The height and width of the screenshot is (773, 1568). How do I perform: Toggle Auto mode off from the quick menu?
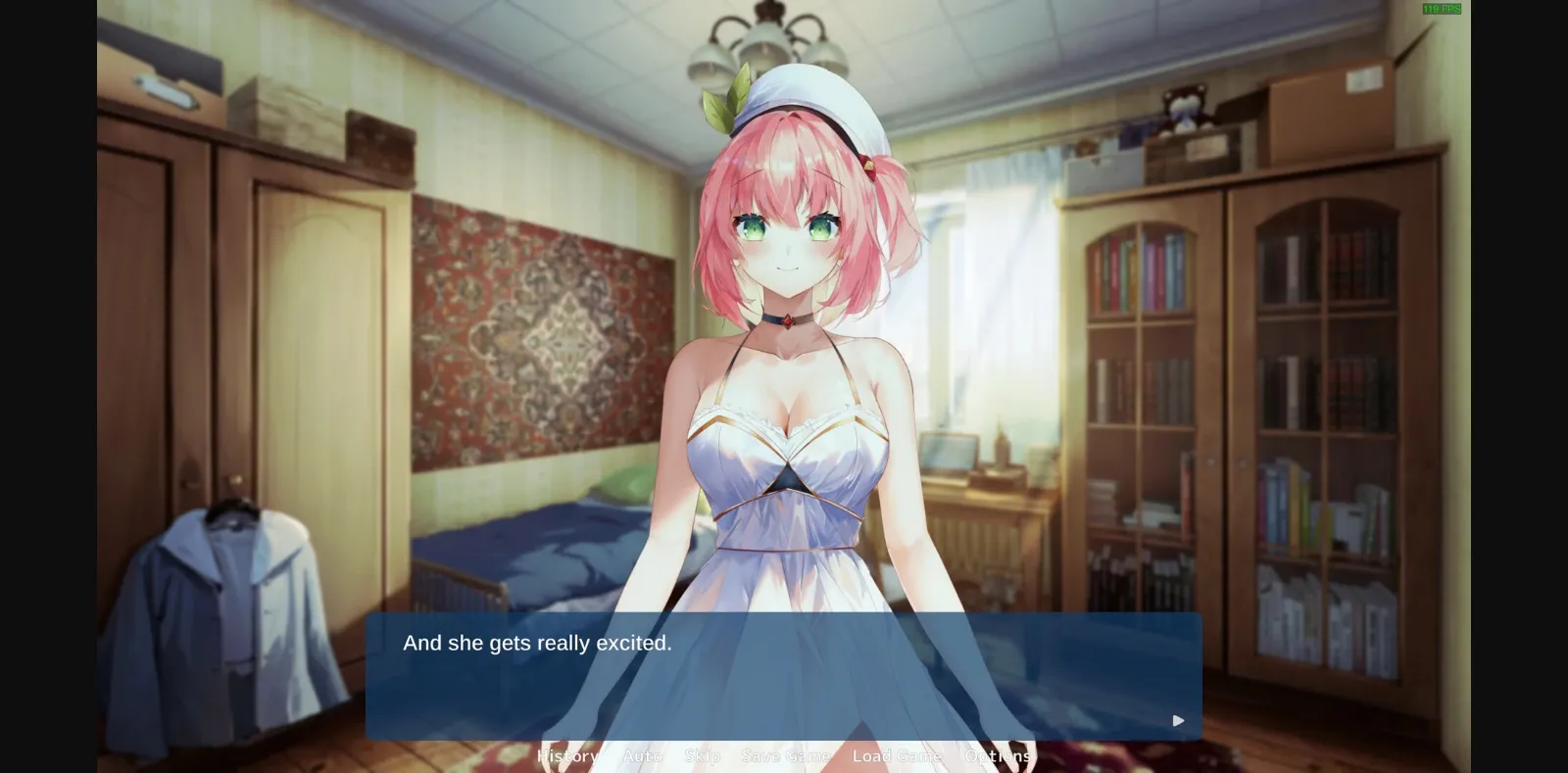tap(642, 755)
